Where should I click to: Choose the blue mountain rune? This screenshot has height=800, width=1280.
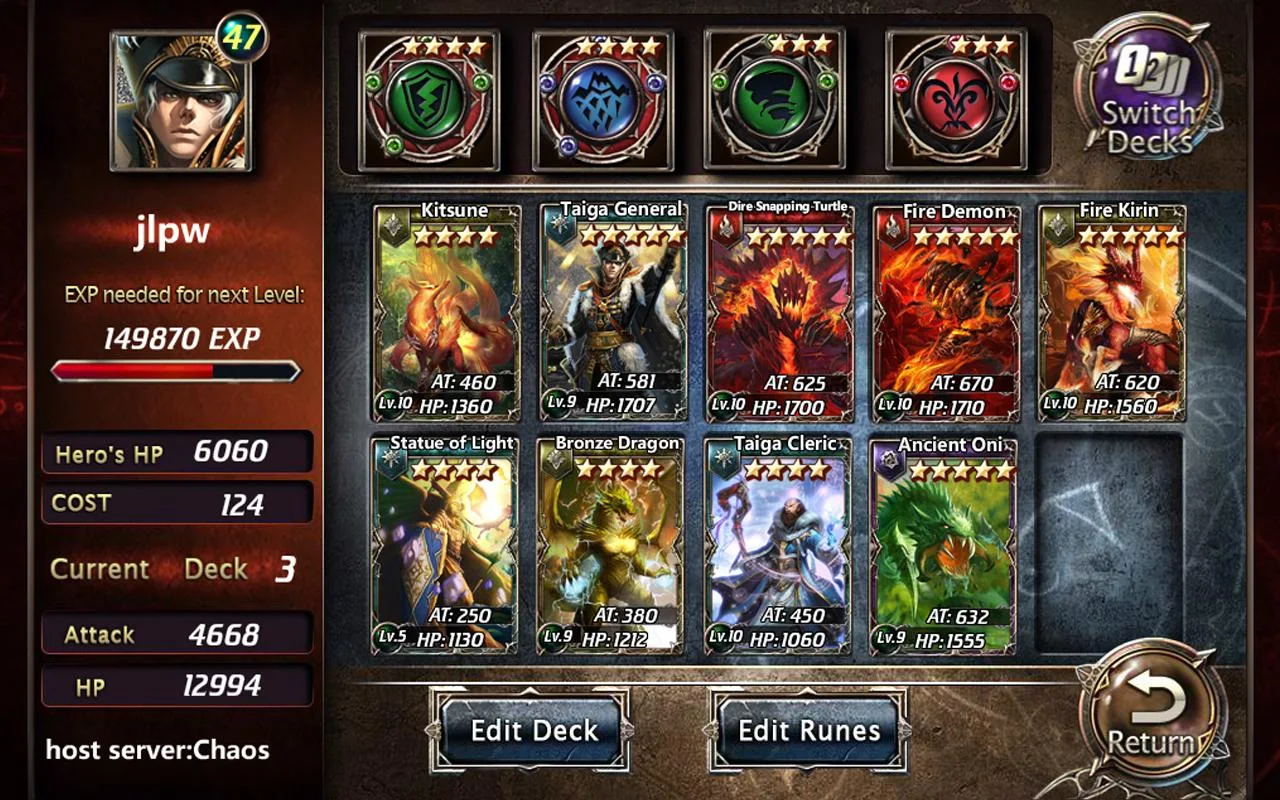coord(602,100)
